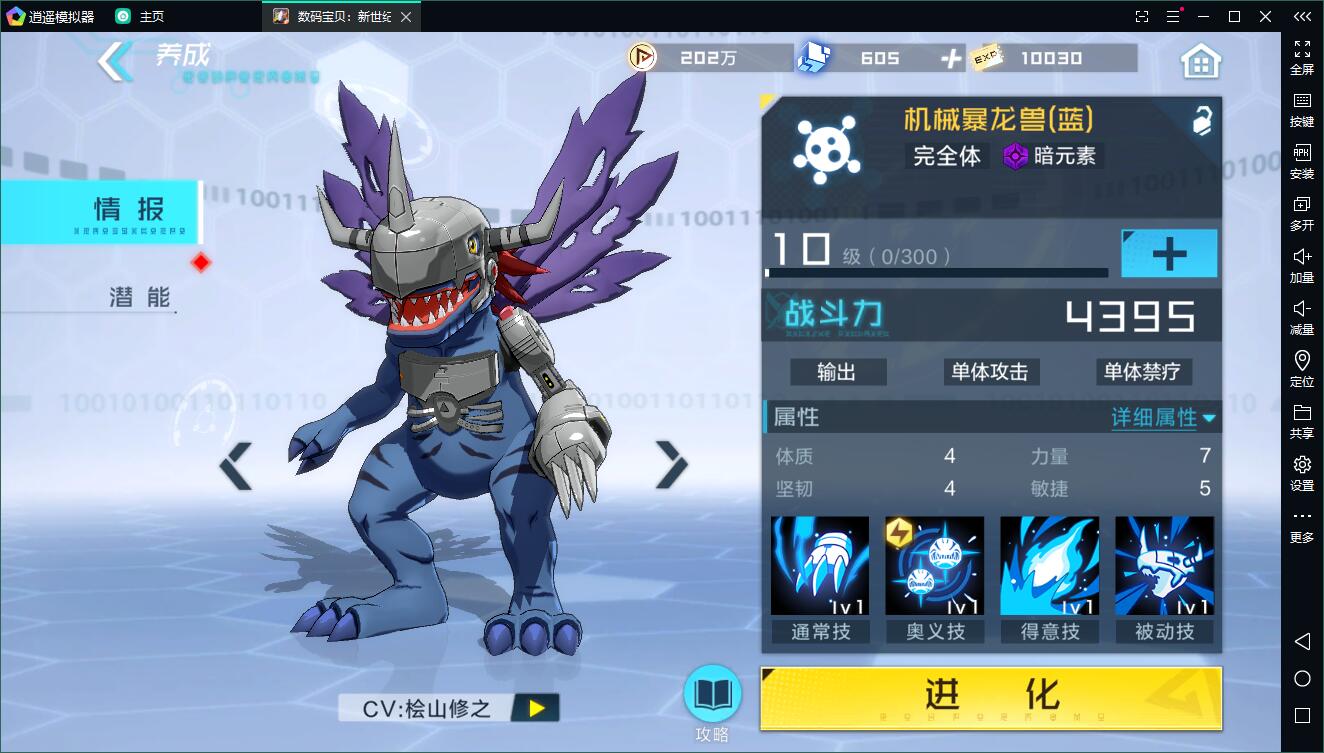The image size is (1324, 753).
Task: Expand the 详细属性 detailed attributes
Action: [1163, 418]
